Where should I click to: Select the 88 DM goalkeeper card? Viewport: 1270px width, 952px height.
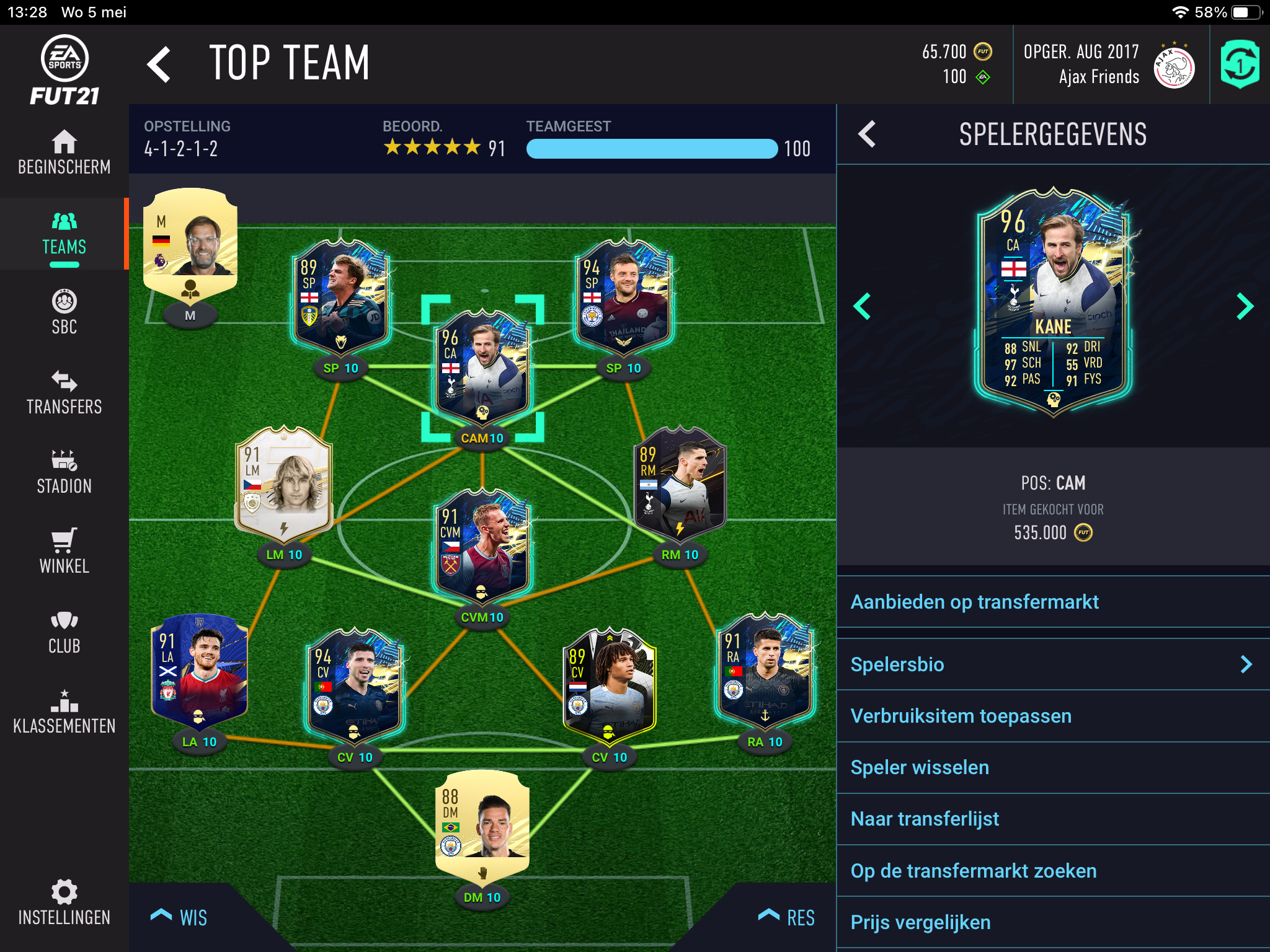(x=482, y=824)
